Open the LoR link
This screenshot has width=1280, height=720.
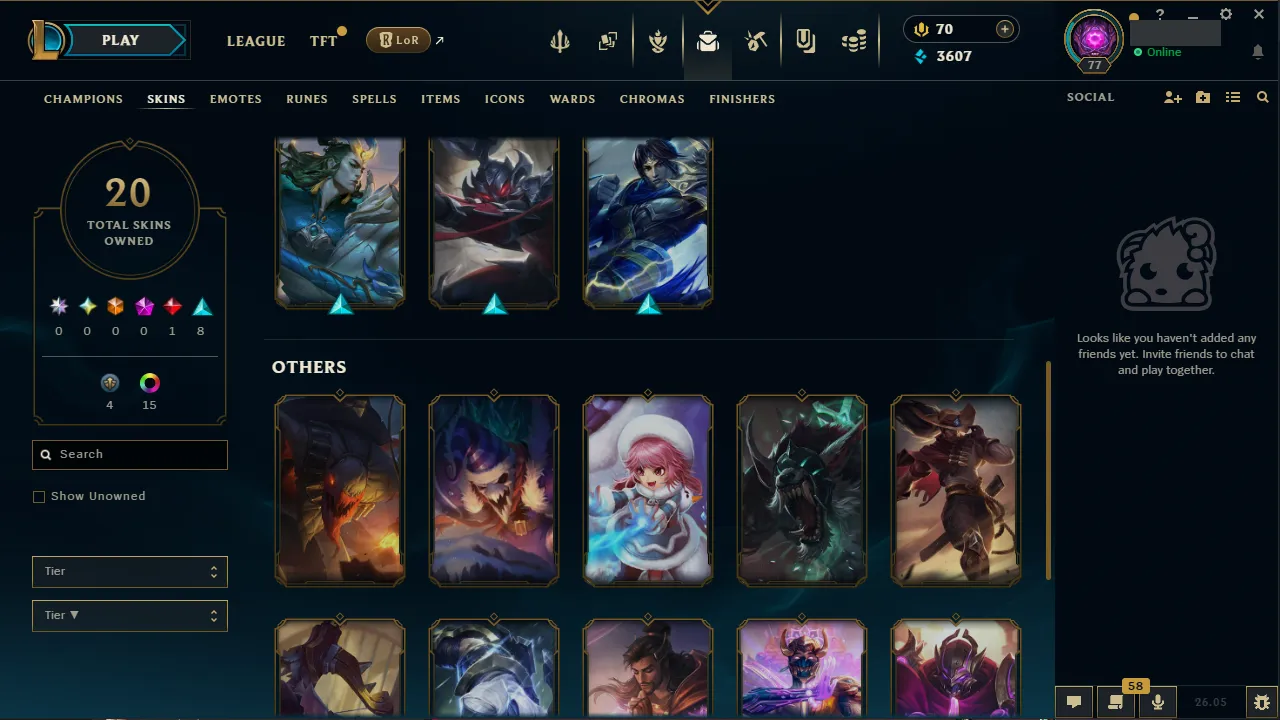(397, 40)
